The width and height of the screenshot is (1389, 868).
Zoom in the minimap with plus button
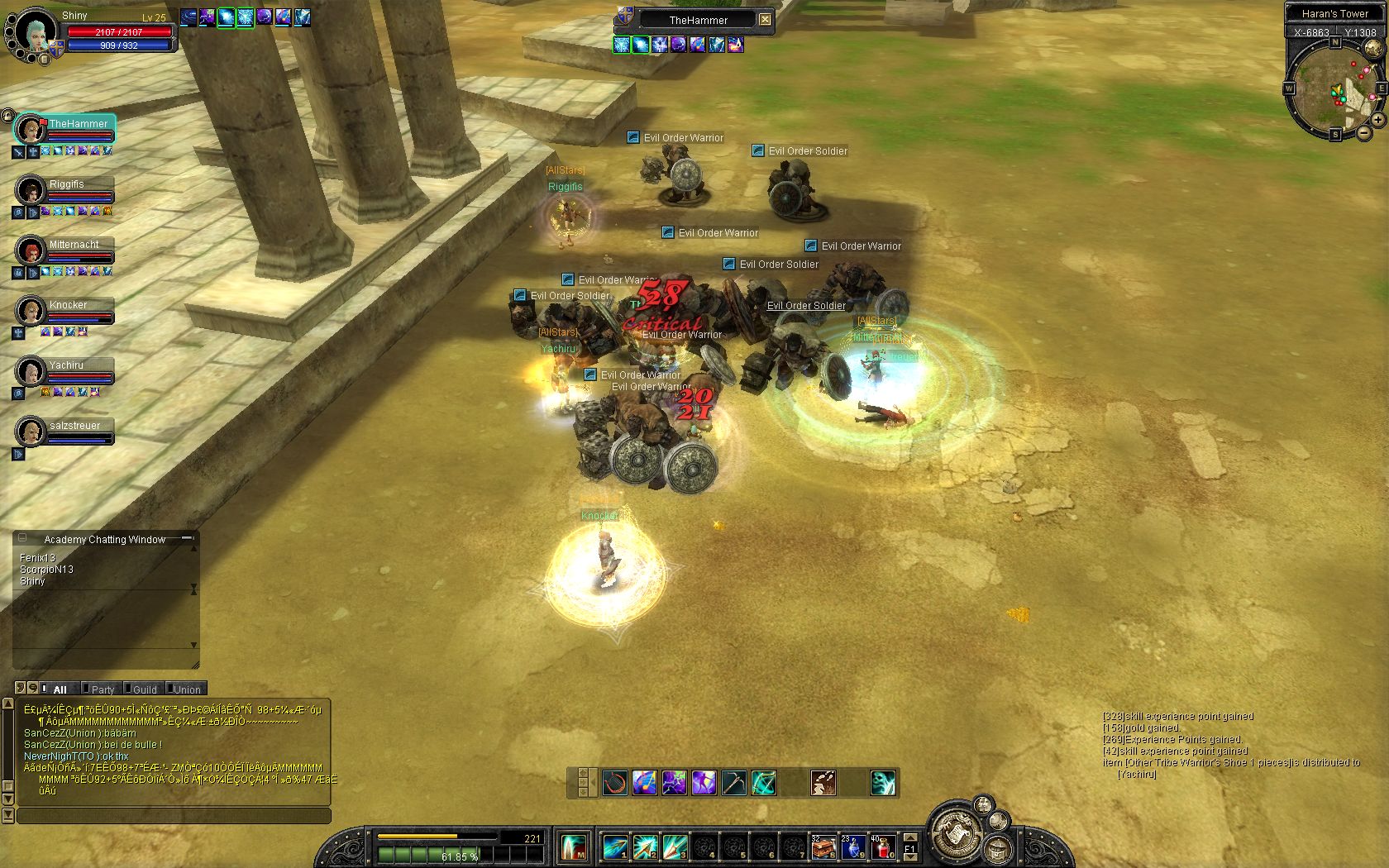(1378, 120)
